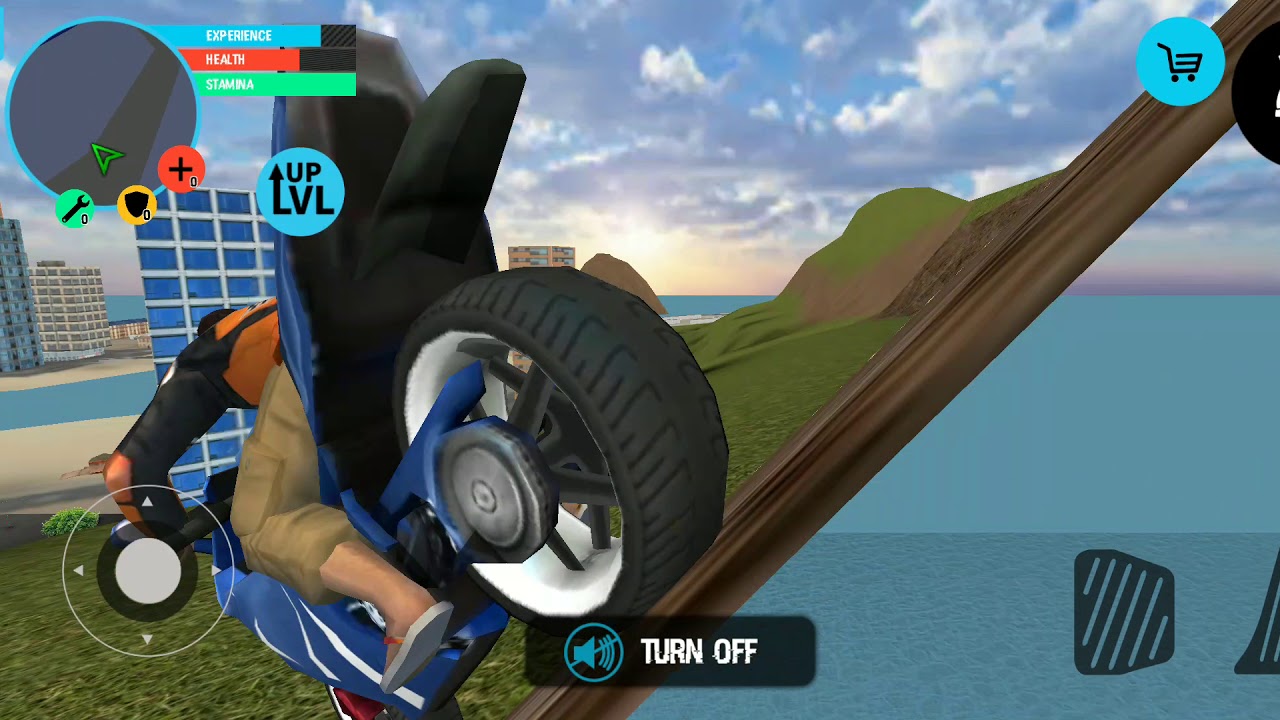Tap the UP LVL button
Screen dimensions: 1280x720
300,192
